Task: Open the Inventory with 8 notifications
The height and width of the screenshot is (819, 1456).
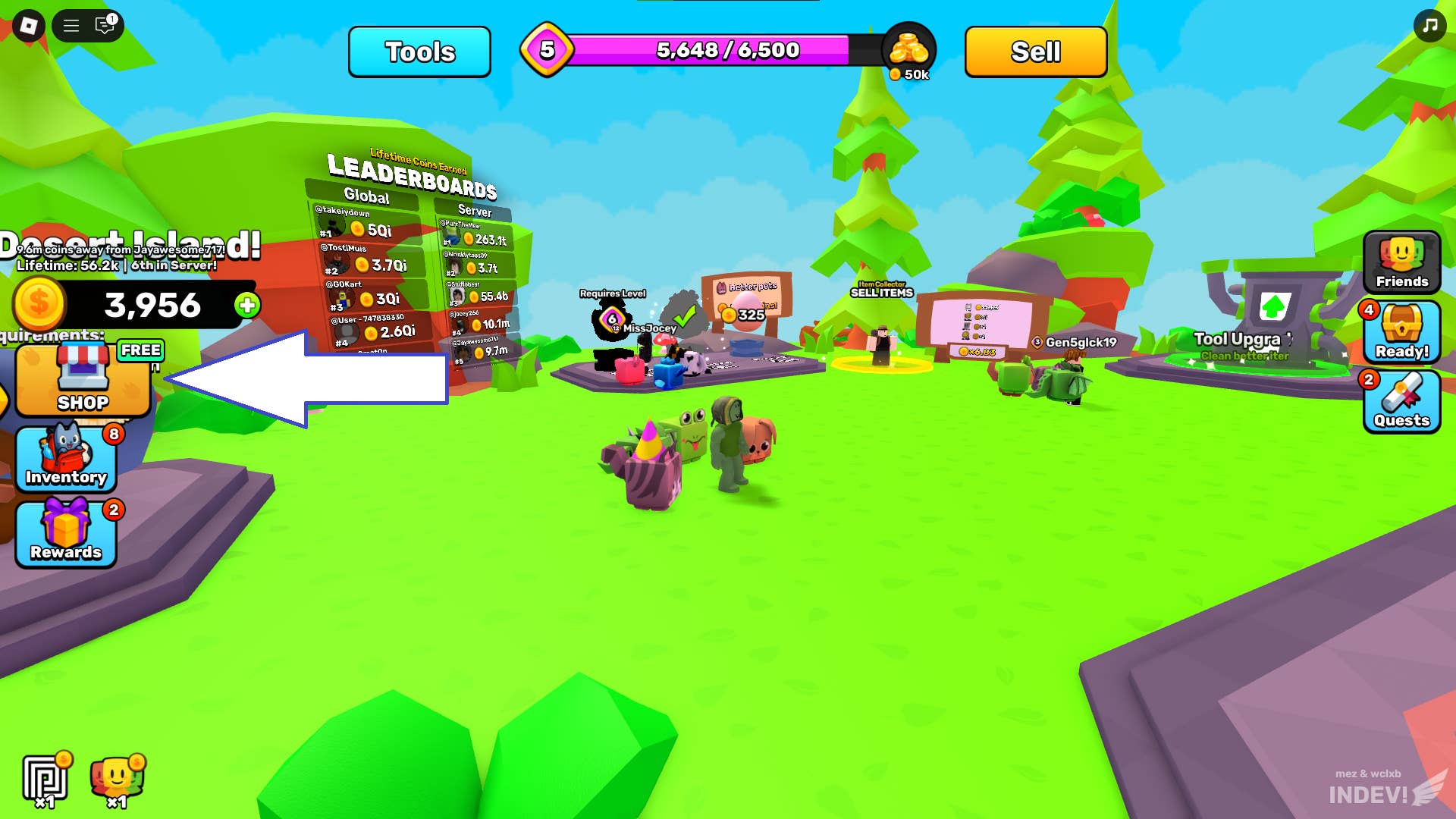Action: click(65, 455)
